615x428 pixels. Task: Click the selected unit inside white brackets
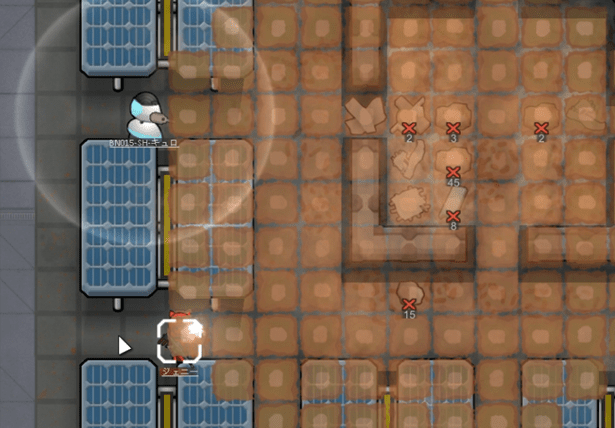pos(180,341)
